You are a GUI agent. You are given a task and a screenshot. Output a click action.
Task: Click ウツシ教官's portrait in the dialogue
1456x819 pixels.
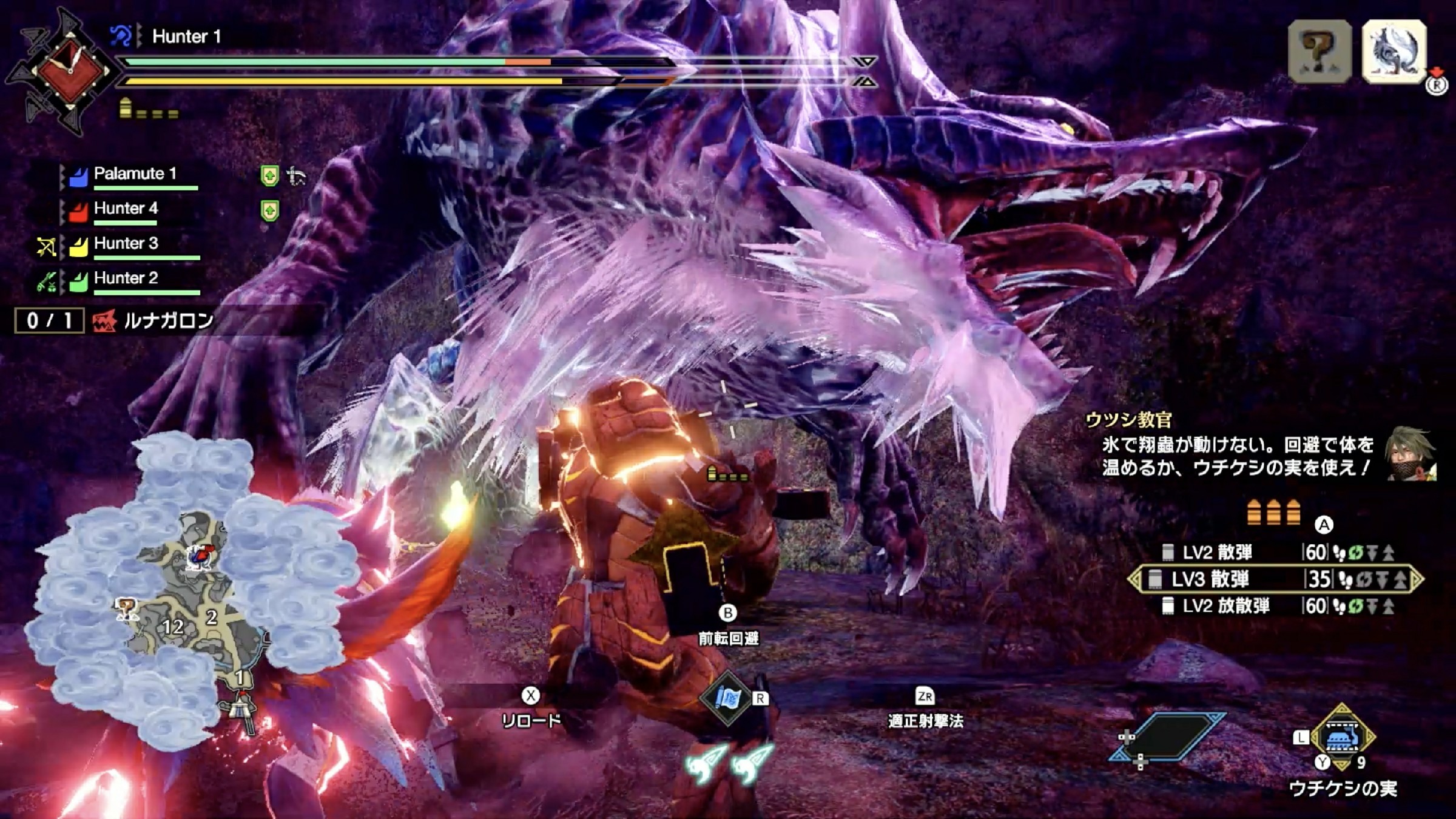(x=1410, y=455)
